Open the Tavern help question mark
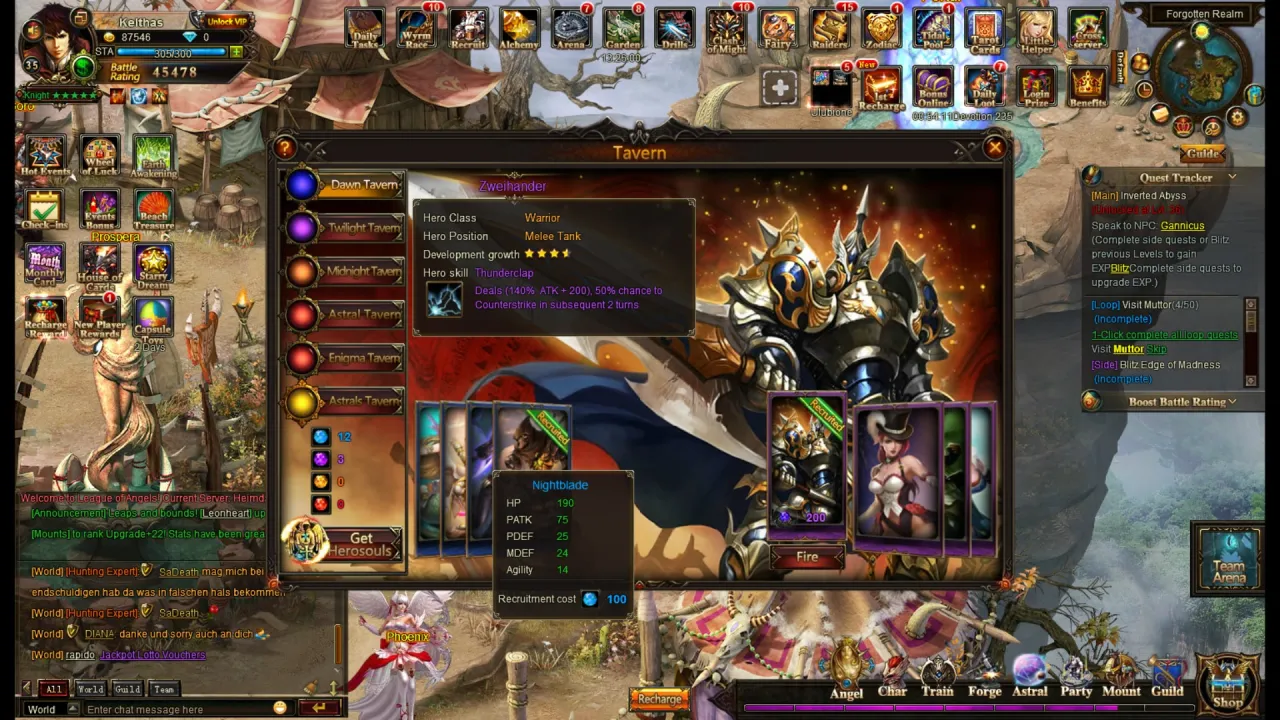Image resolution: width=1280 pixels, height=720 pixels. pyautogui.click(x=285, y=149)
